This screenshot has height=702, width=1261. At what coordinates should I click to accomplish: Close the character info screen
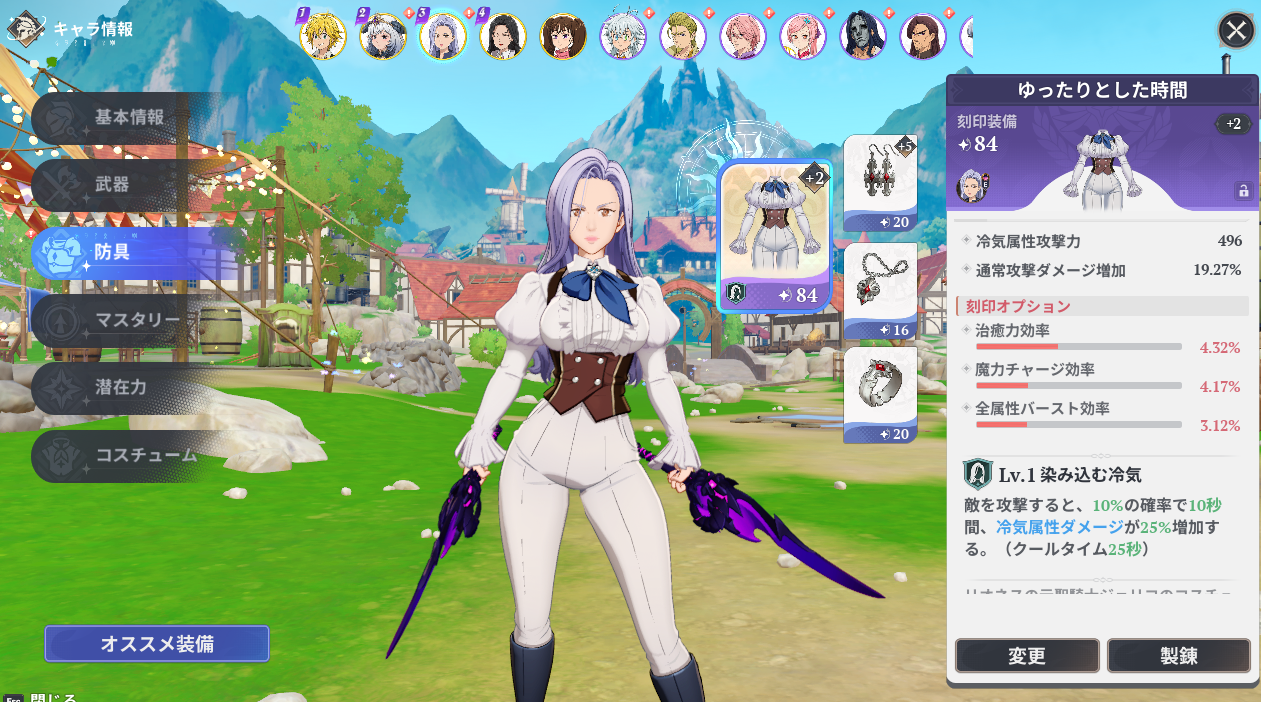click(x=1236, y=31)
